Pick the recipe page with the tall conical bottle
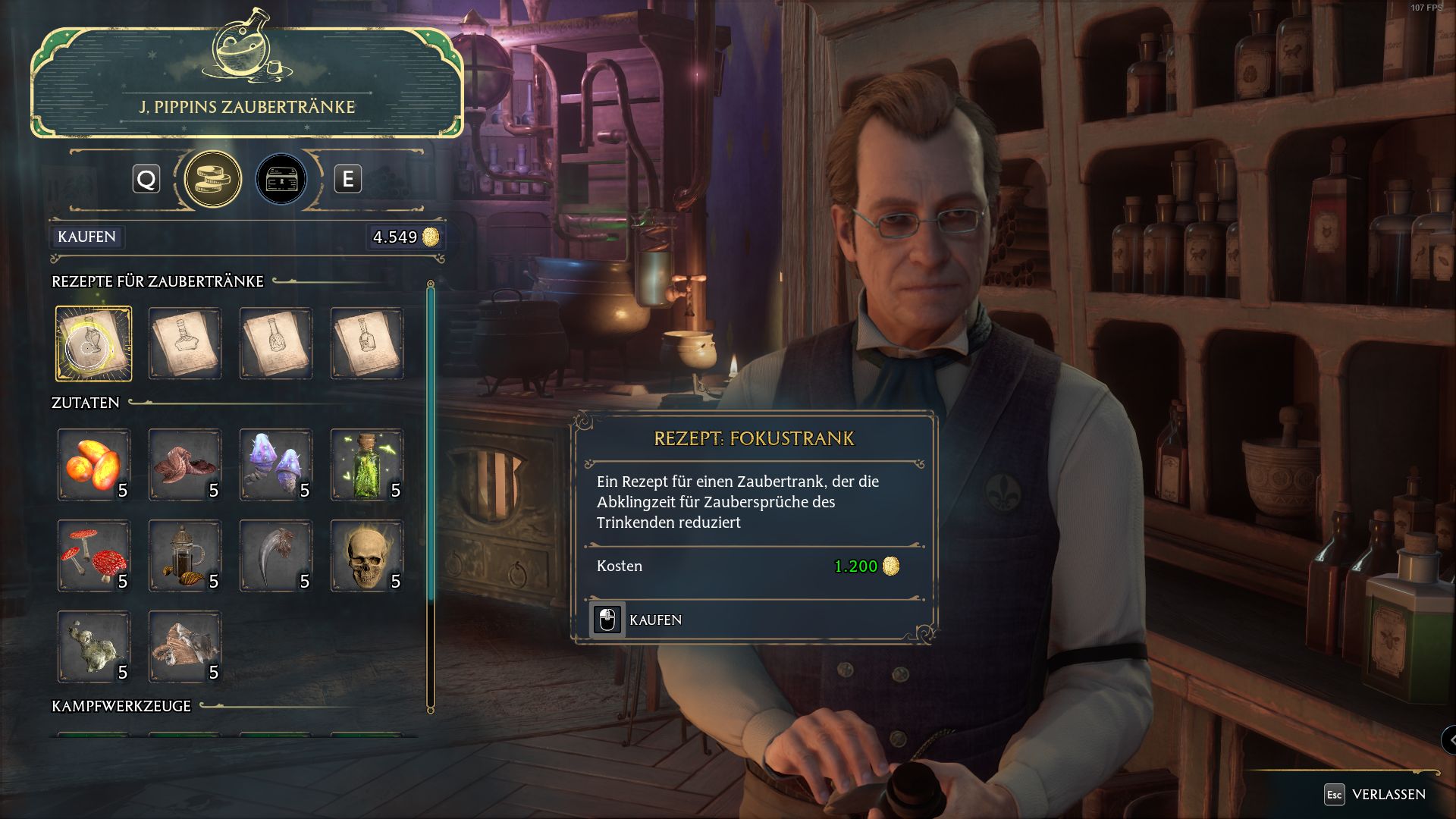The image size is (1456, 819). (275, 344)
